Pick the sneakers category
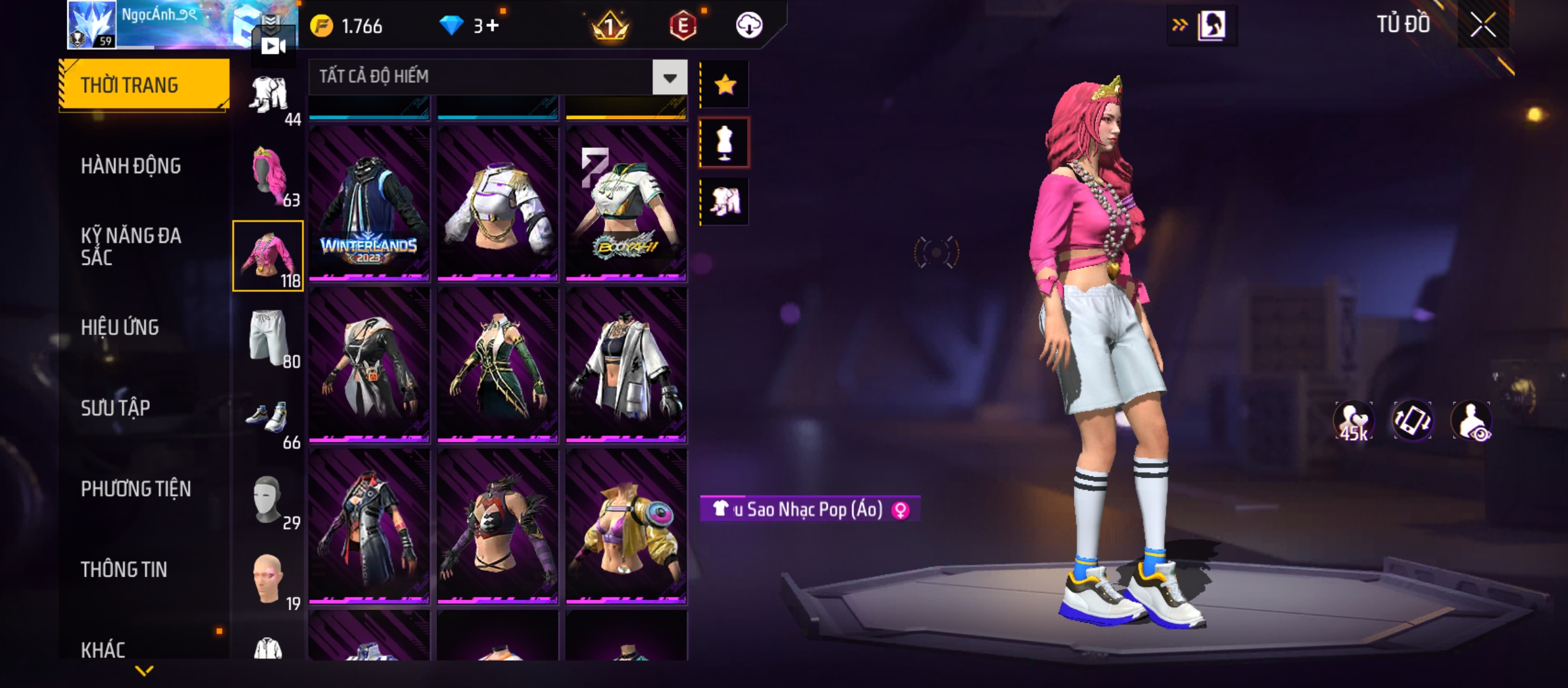The width and height of the screenshot is (1568, 688). pos(268,418)
